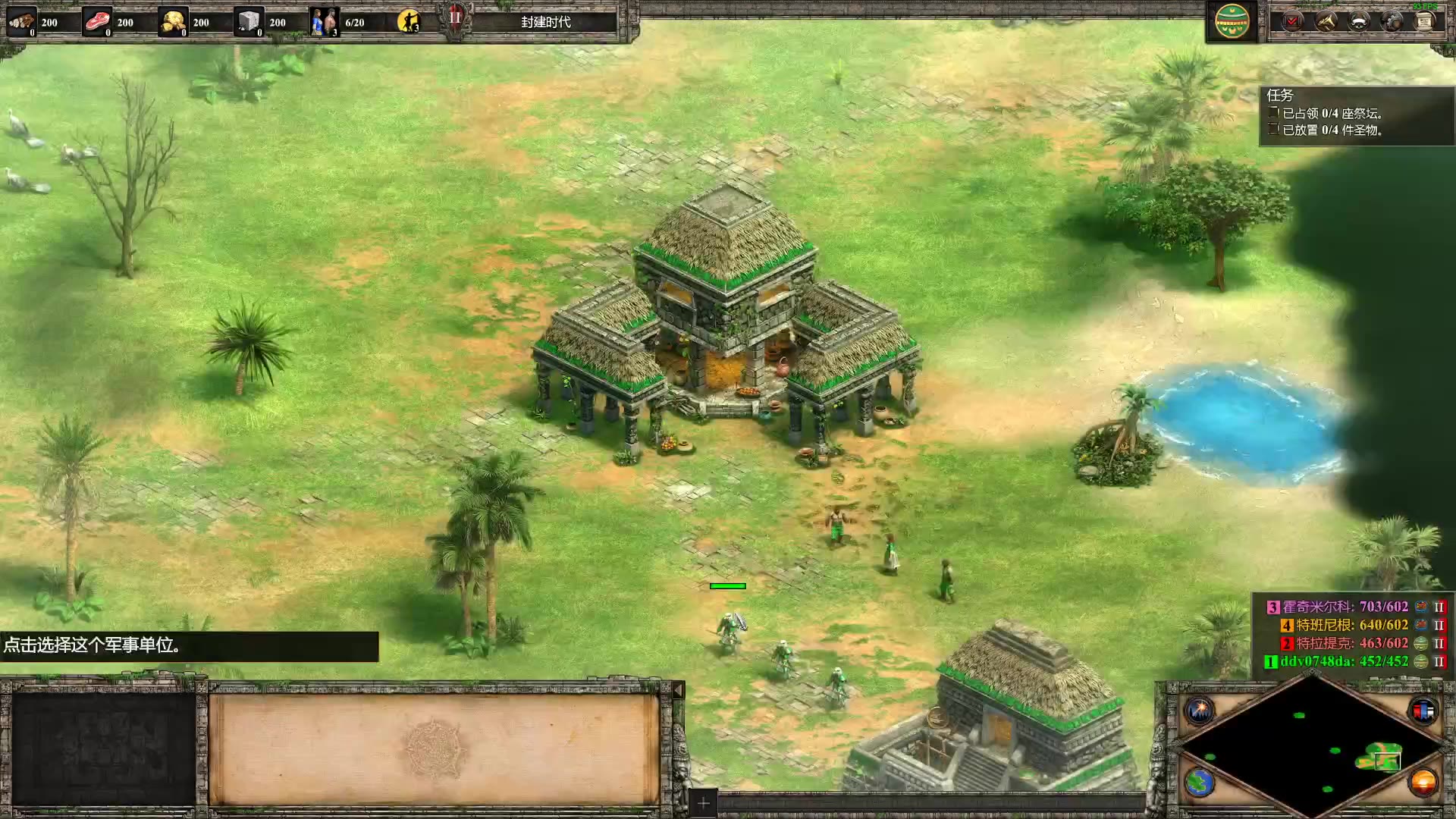Click the green progress bar near the units
The width and height of the screenshot is (1456, 819).
727,585
